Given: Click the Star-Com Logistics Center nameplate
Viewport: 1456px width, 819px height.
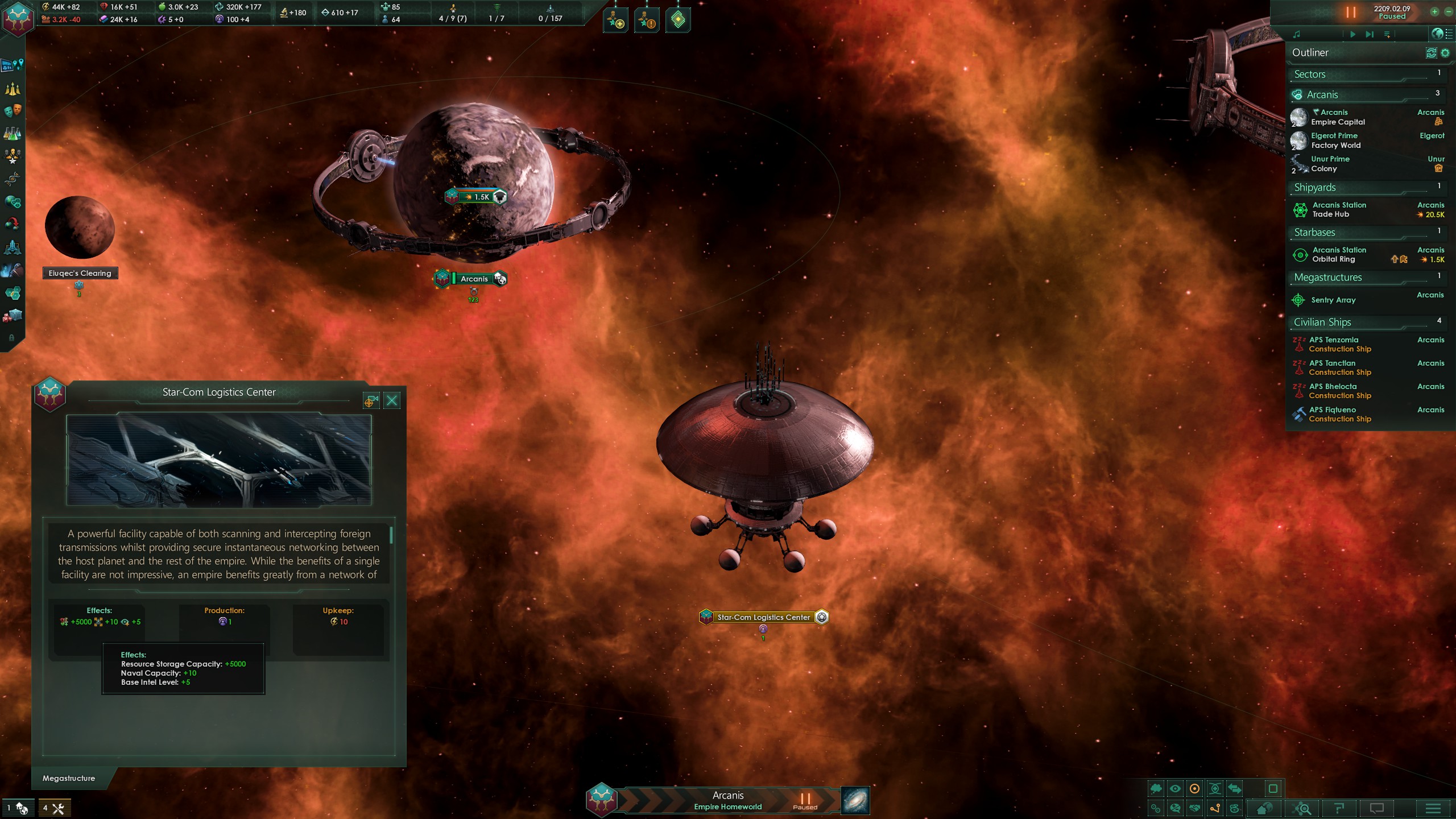Looking at the screenshot, I should 763,617.
